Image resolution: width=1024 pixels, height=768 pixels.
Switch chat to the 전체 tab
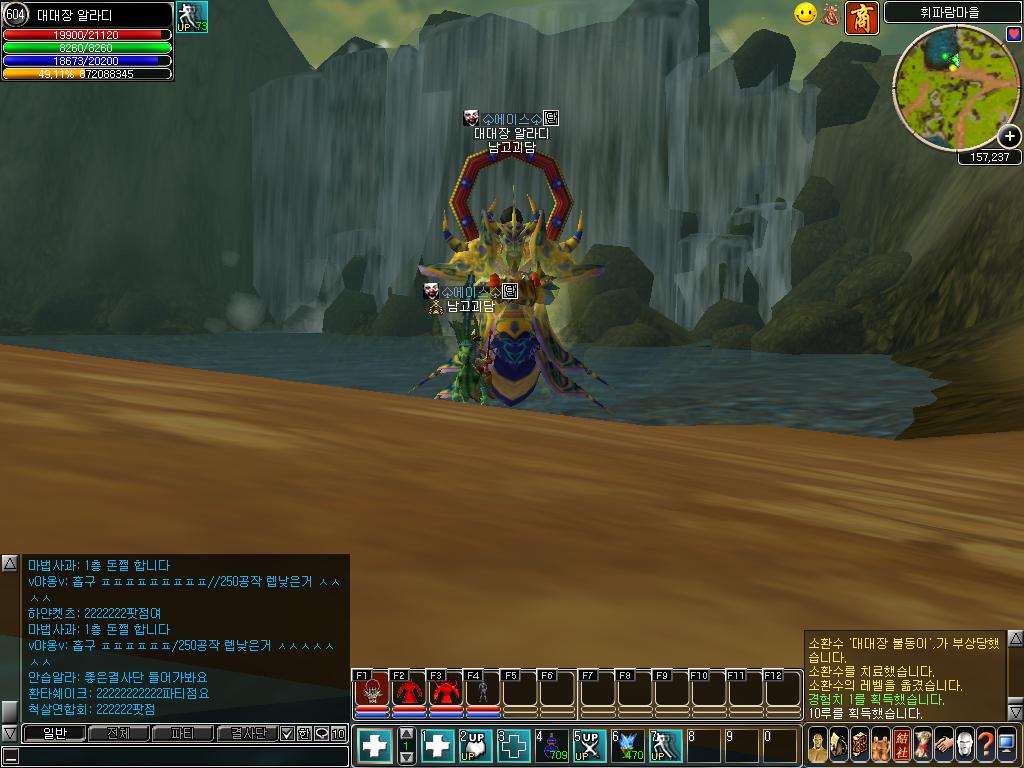pos(119,734)
